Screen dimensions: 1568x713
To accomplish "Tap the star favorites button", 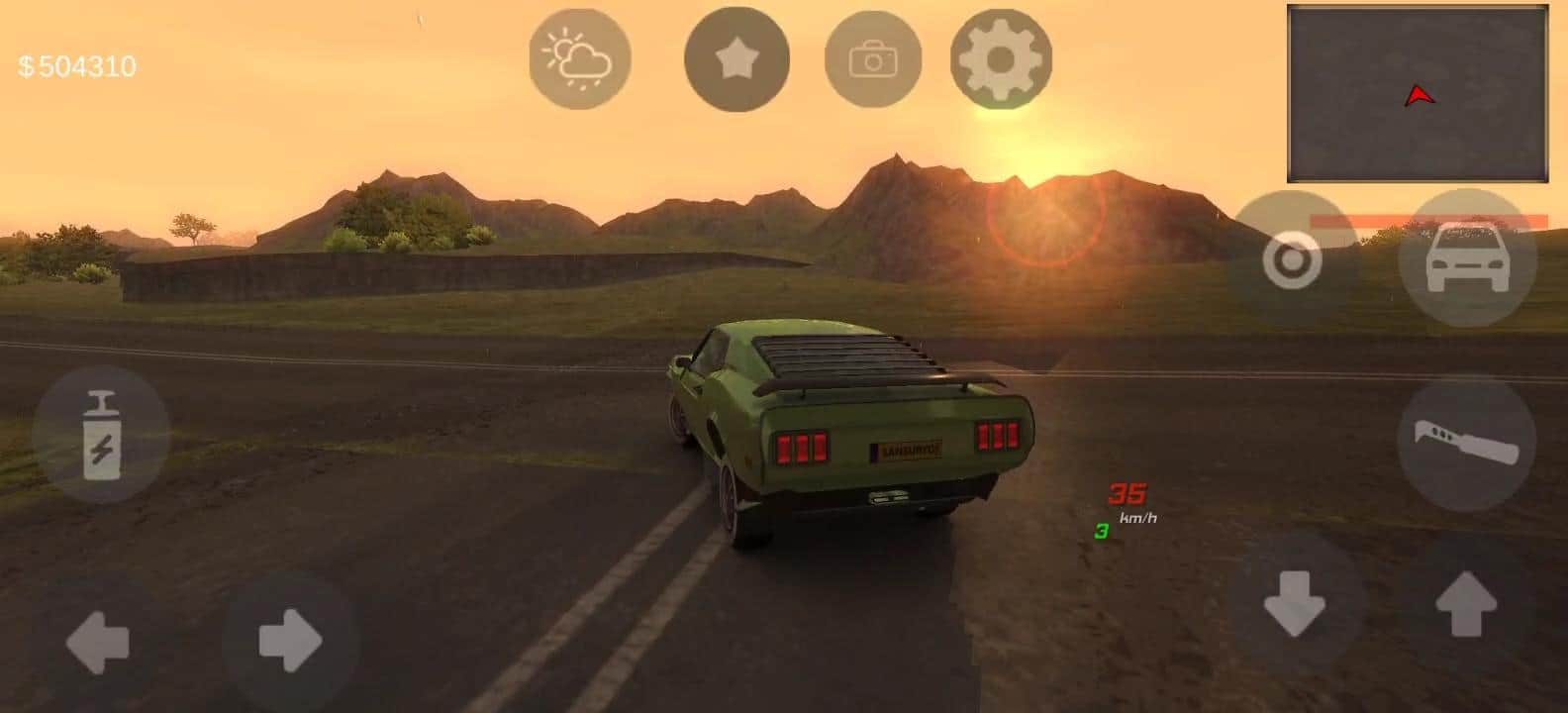I will 736,59.
